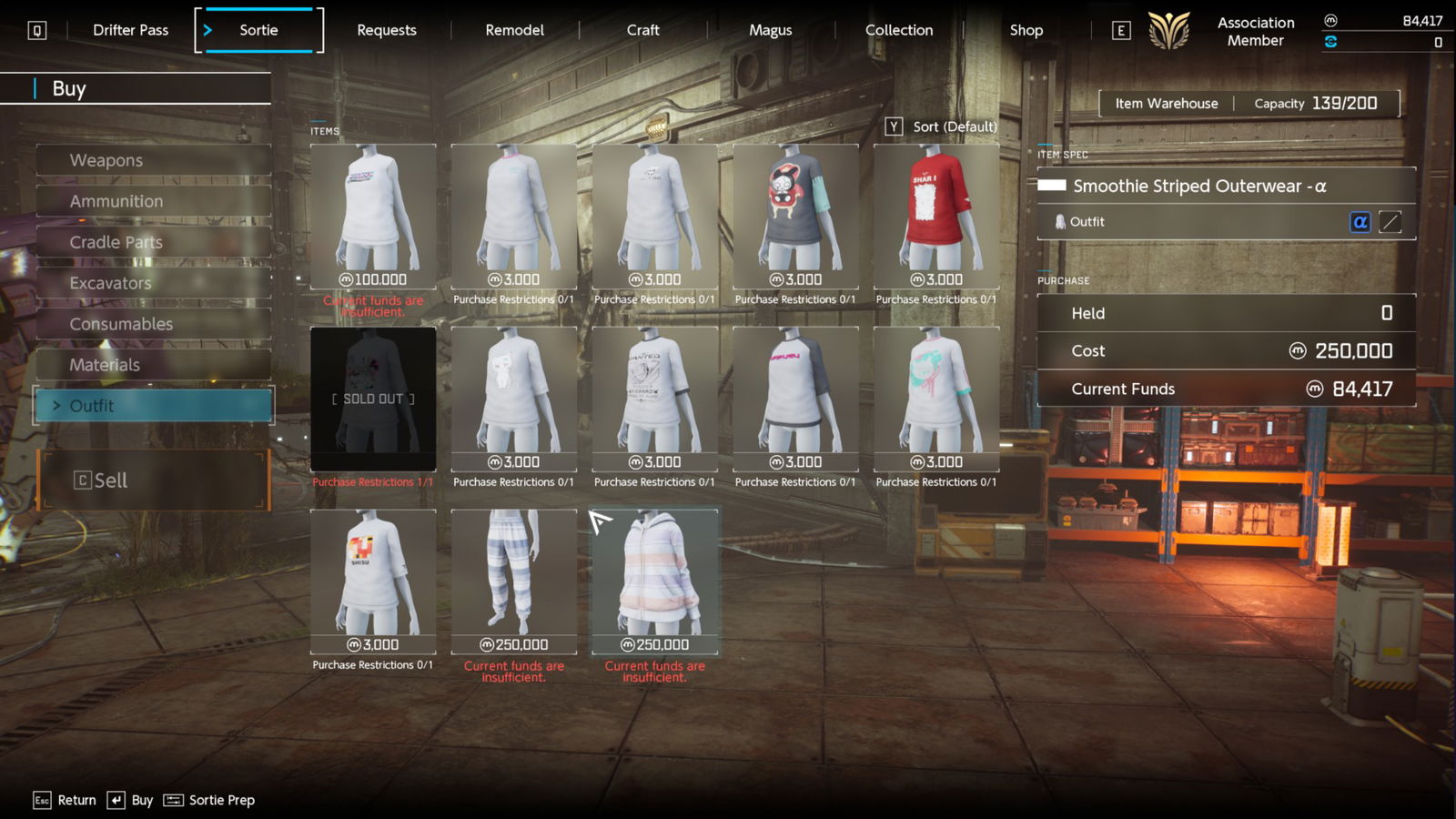Change the item Sort order

(942, 126)
